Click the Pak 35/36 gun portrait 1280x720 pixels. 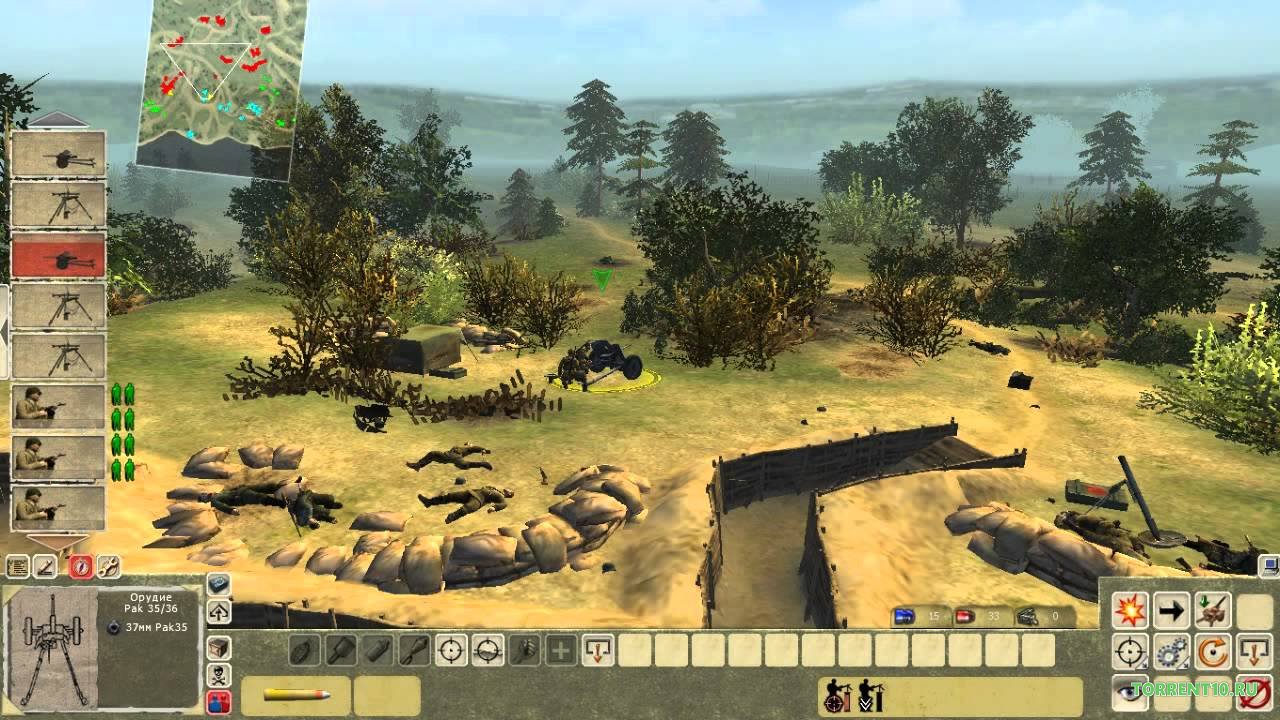(x=50, y=646)
